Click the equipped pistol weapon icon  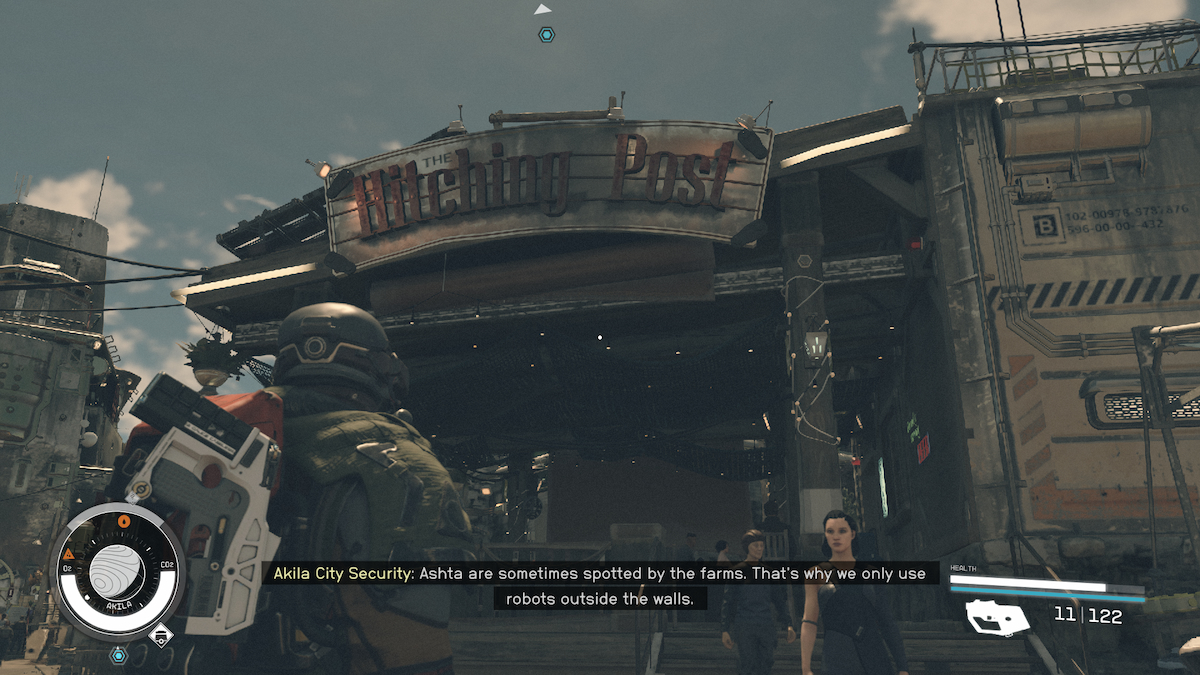[x=996, y=617]
